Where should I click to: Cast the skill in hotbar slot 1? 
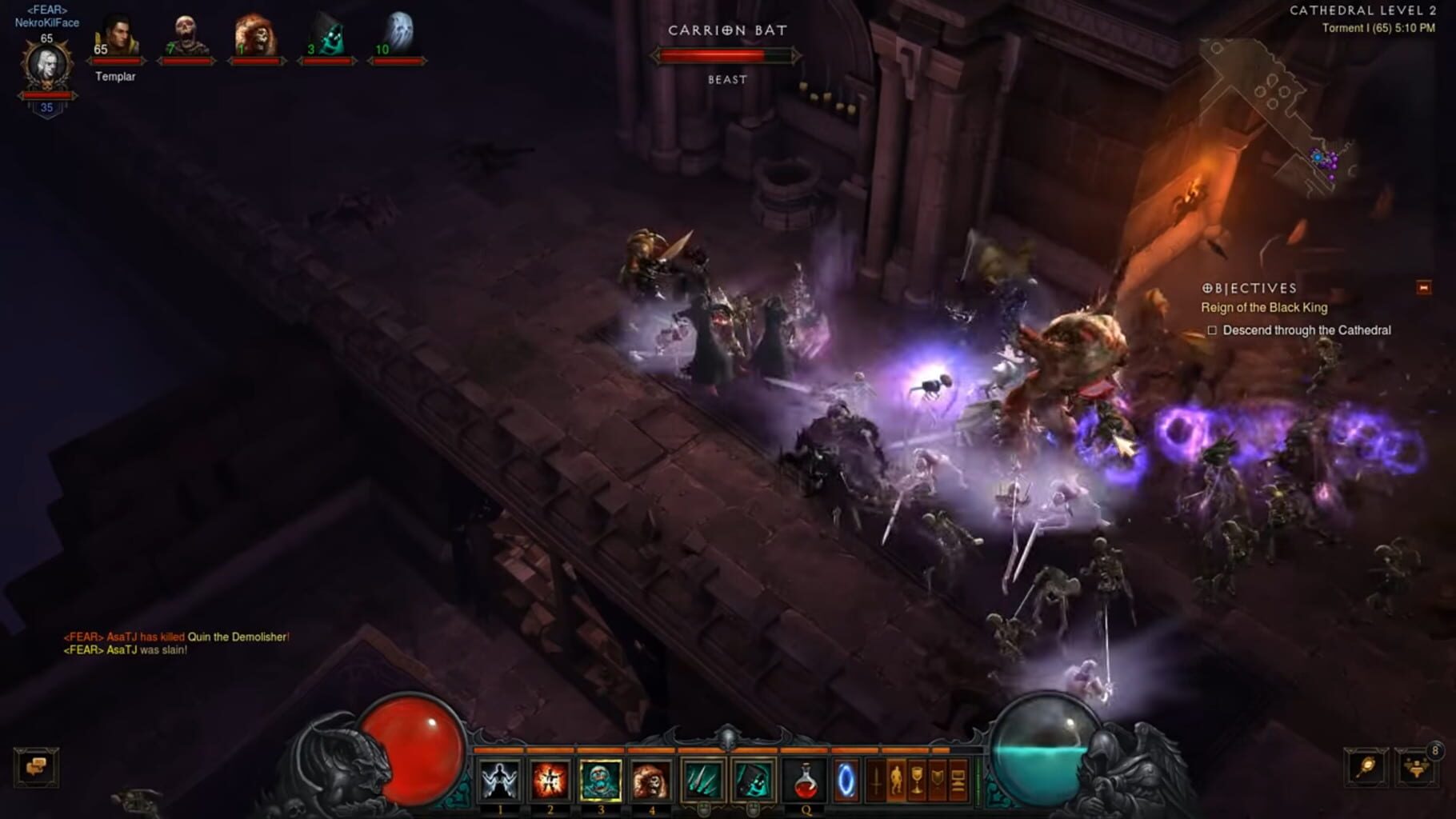coord(499,779)
